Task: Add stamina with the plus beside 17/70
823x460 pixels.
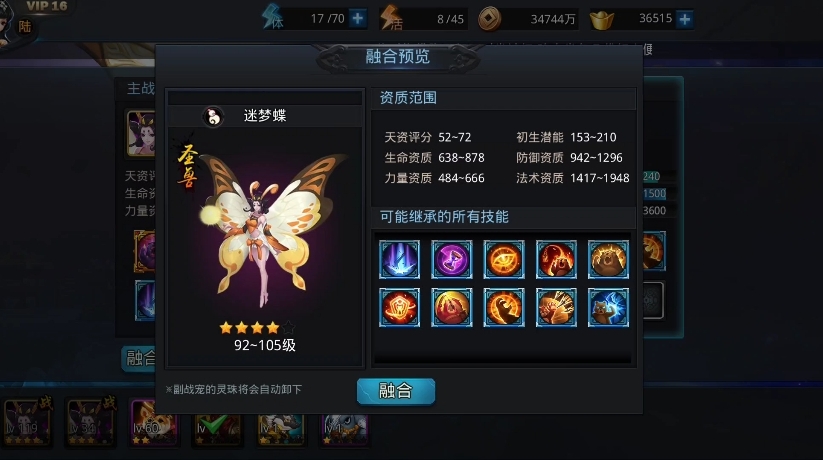Action: [358, 18]
